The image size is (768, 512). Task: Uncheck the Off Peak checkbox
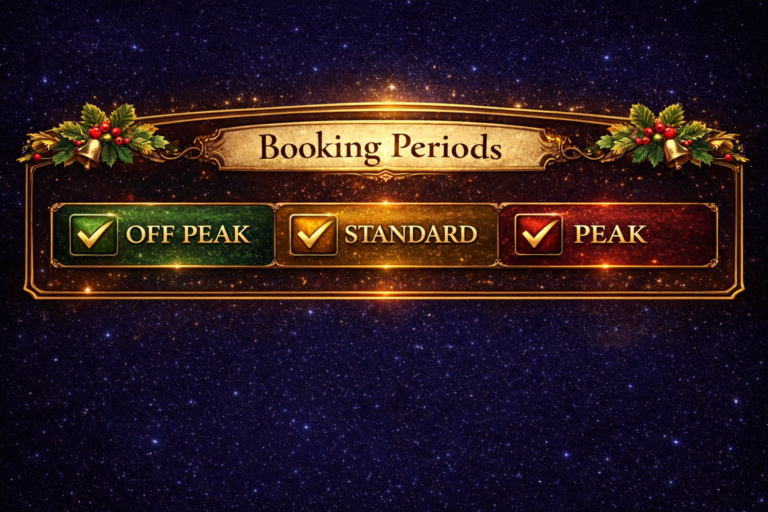pyautogui.click(x=94, y=235)
